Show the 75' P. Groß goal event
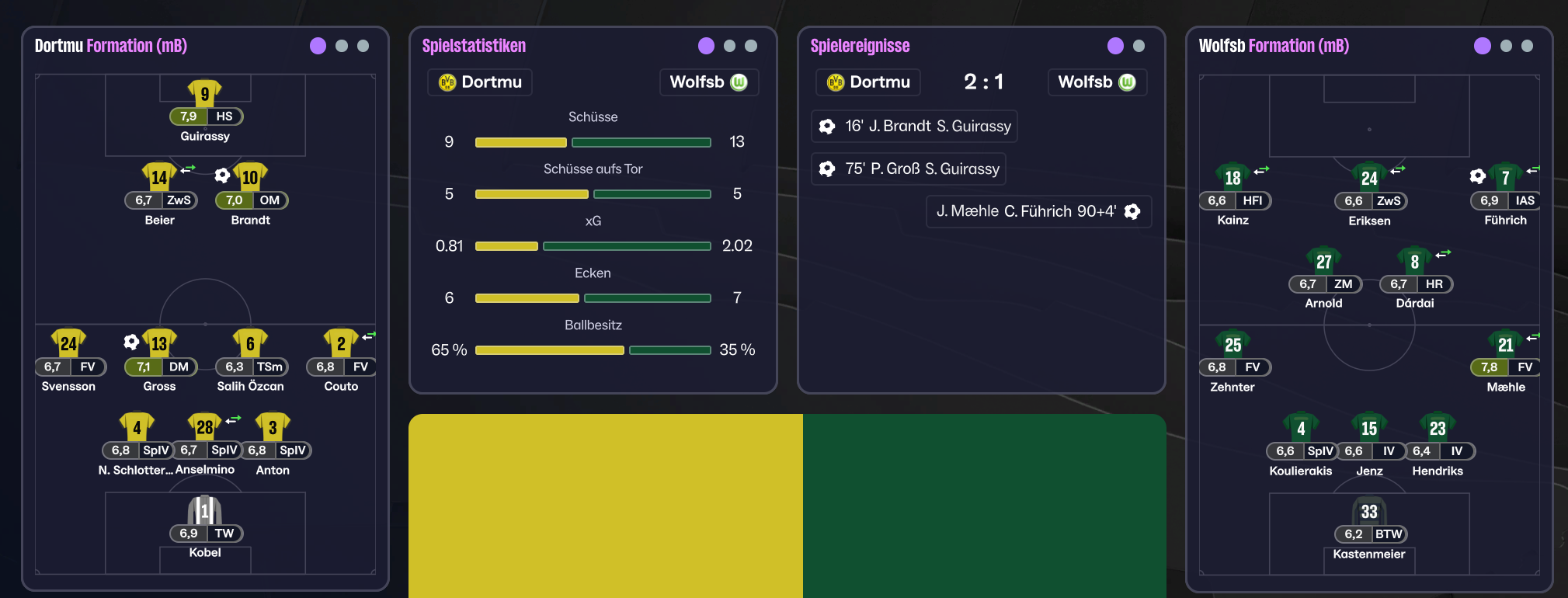Viewport: 1568px width, 598px height. click(x=908, y=169)
